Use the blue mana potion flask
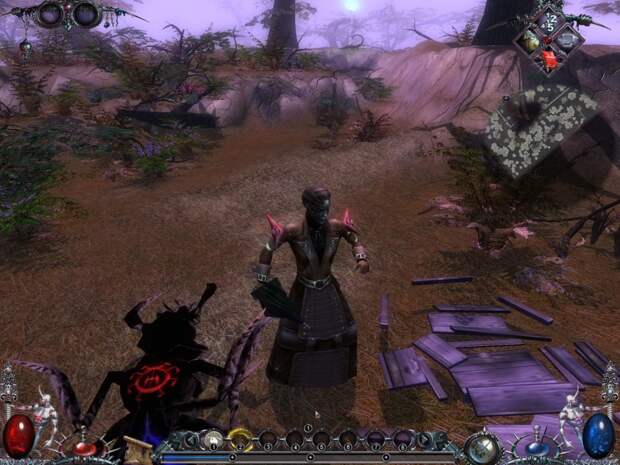This screenshot has height=465, width=620. 597,436
